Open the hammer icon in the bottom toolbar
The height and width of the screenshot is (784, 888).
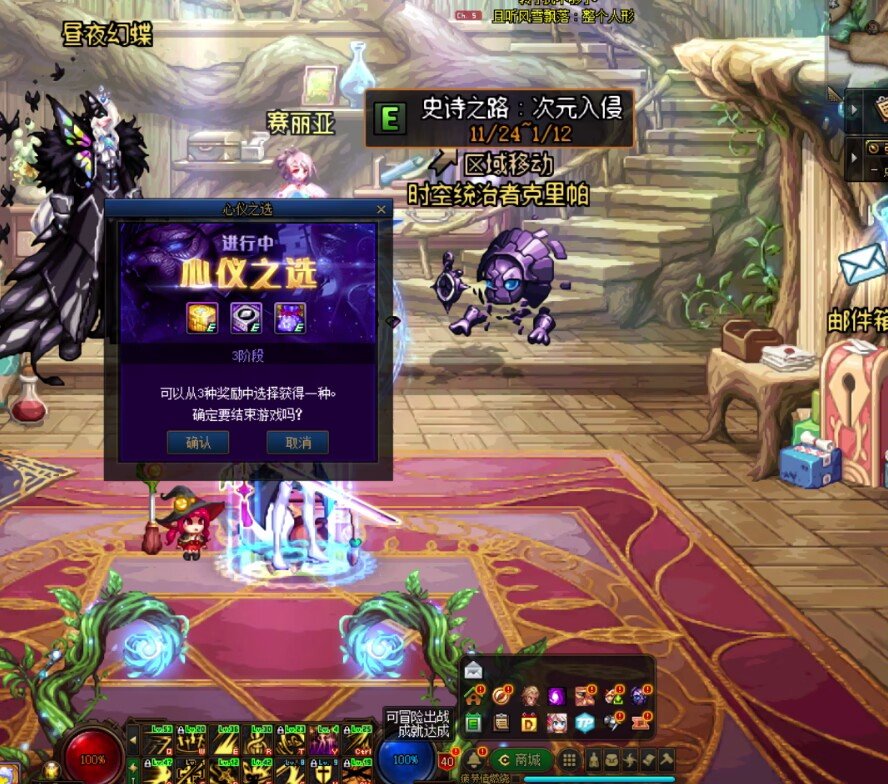pos(665,759)
